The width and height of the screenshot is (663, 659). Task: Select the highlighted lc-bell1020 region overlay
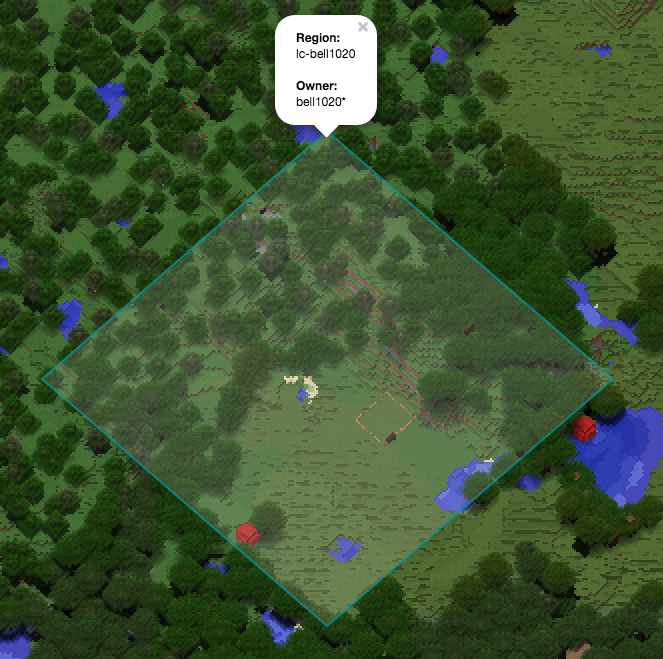(327, 380)
